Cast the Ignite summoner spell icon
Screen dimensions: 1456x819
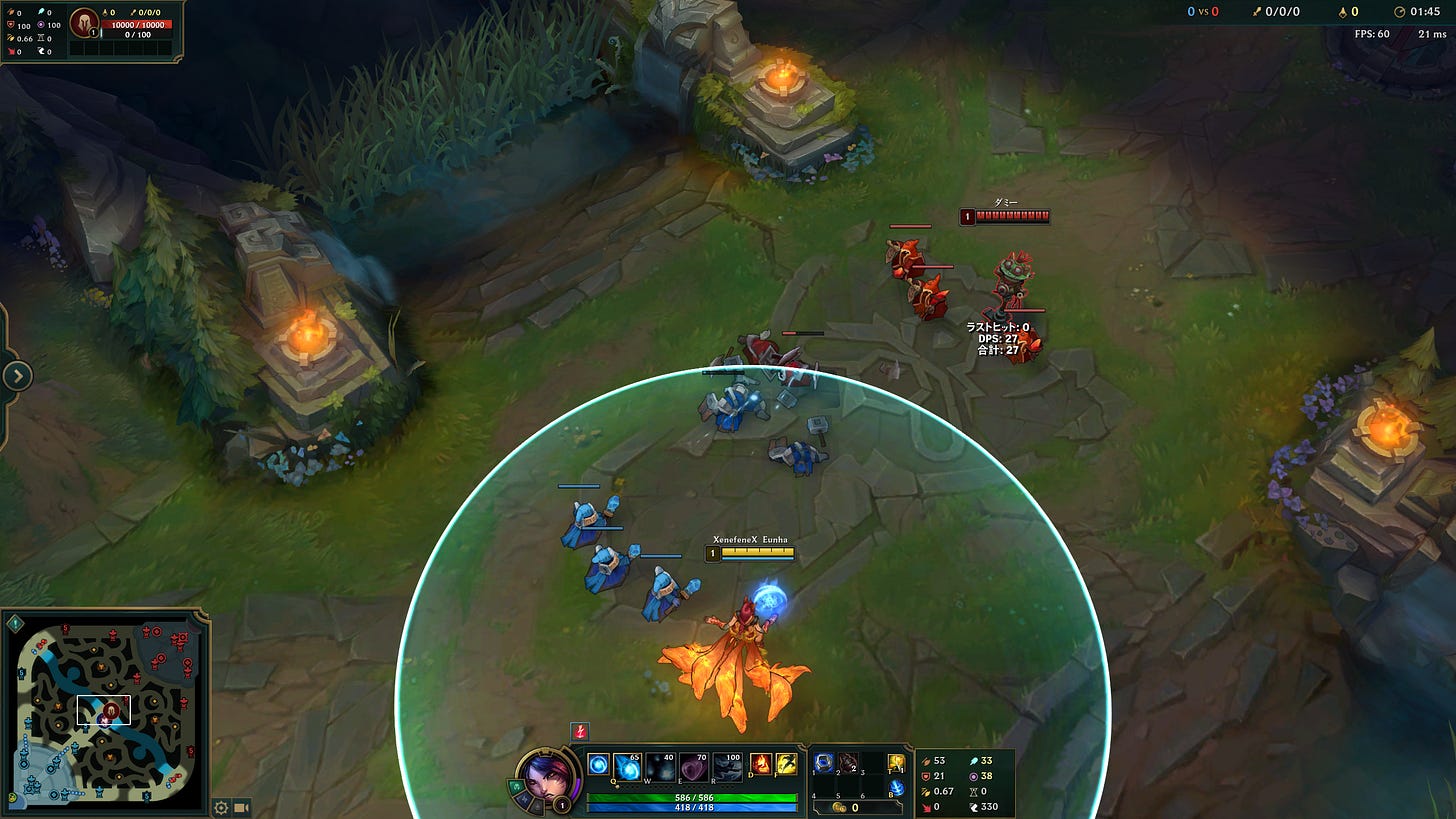click(x=759, y=765)
